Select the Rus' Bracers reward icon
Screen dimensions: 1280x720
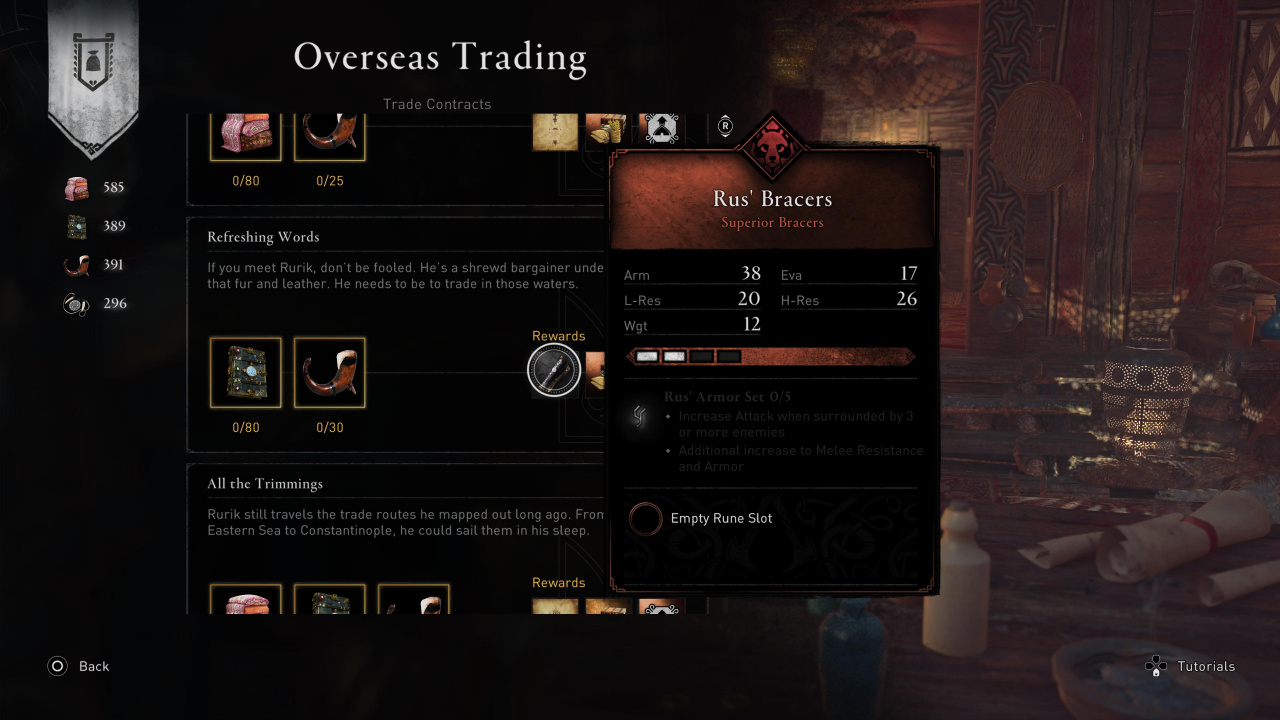554,372
